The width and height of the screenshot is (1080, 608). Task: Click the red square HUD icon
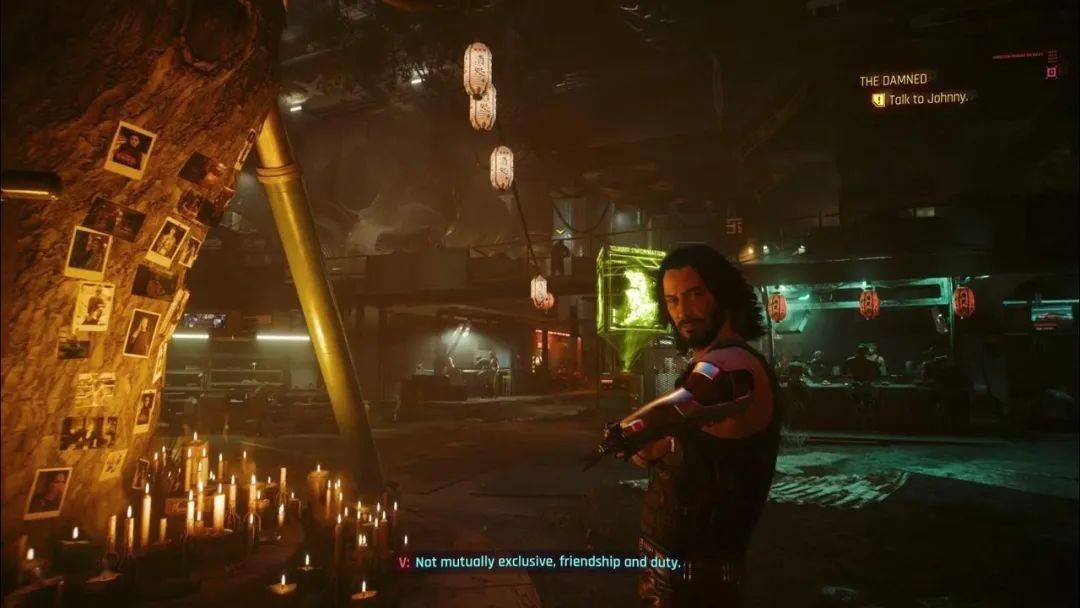pos(1051,72)
